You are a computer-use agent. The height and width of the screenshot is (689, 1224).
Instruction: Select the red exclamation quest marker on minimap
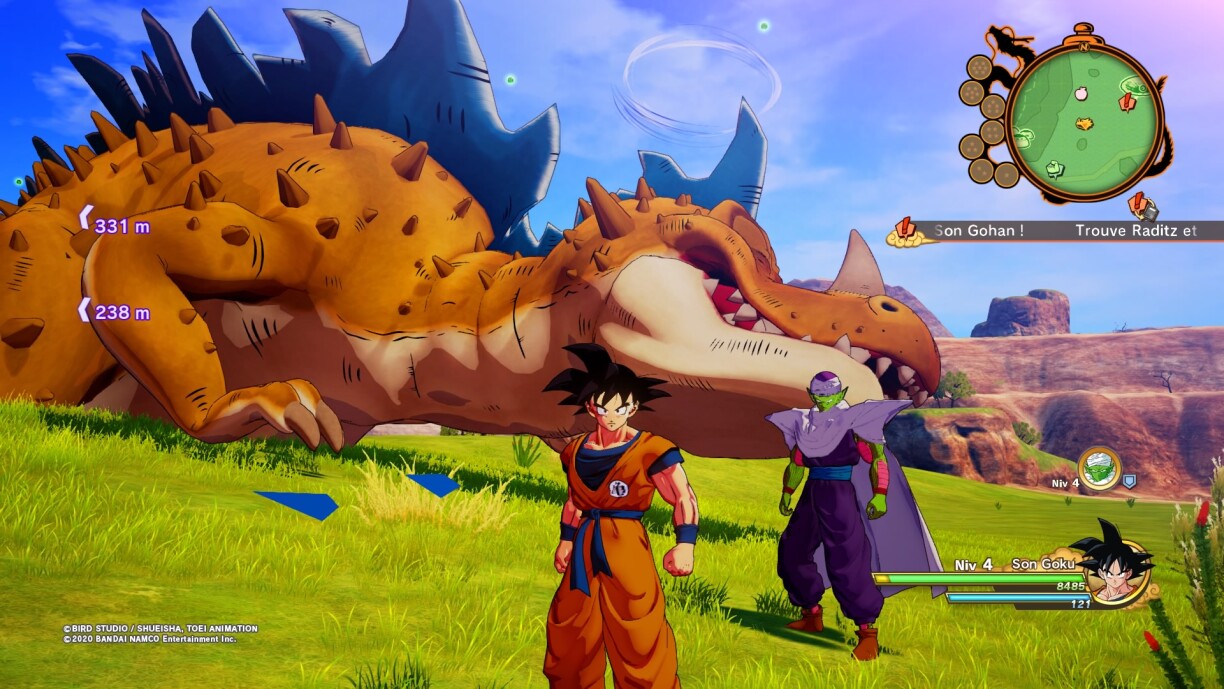coord(1127,101)
